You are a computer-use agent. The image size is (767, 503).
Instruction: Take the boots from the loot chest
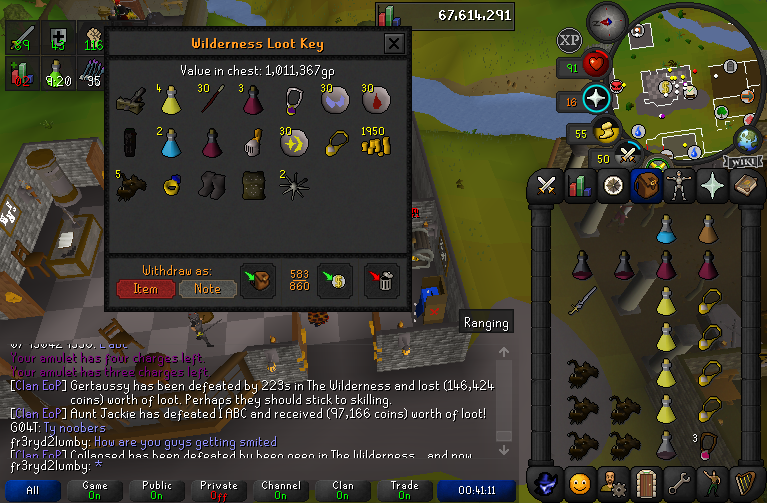click(212, 185)
